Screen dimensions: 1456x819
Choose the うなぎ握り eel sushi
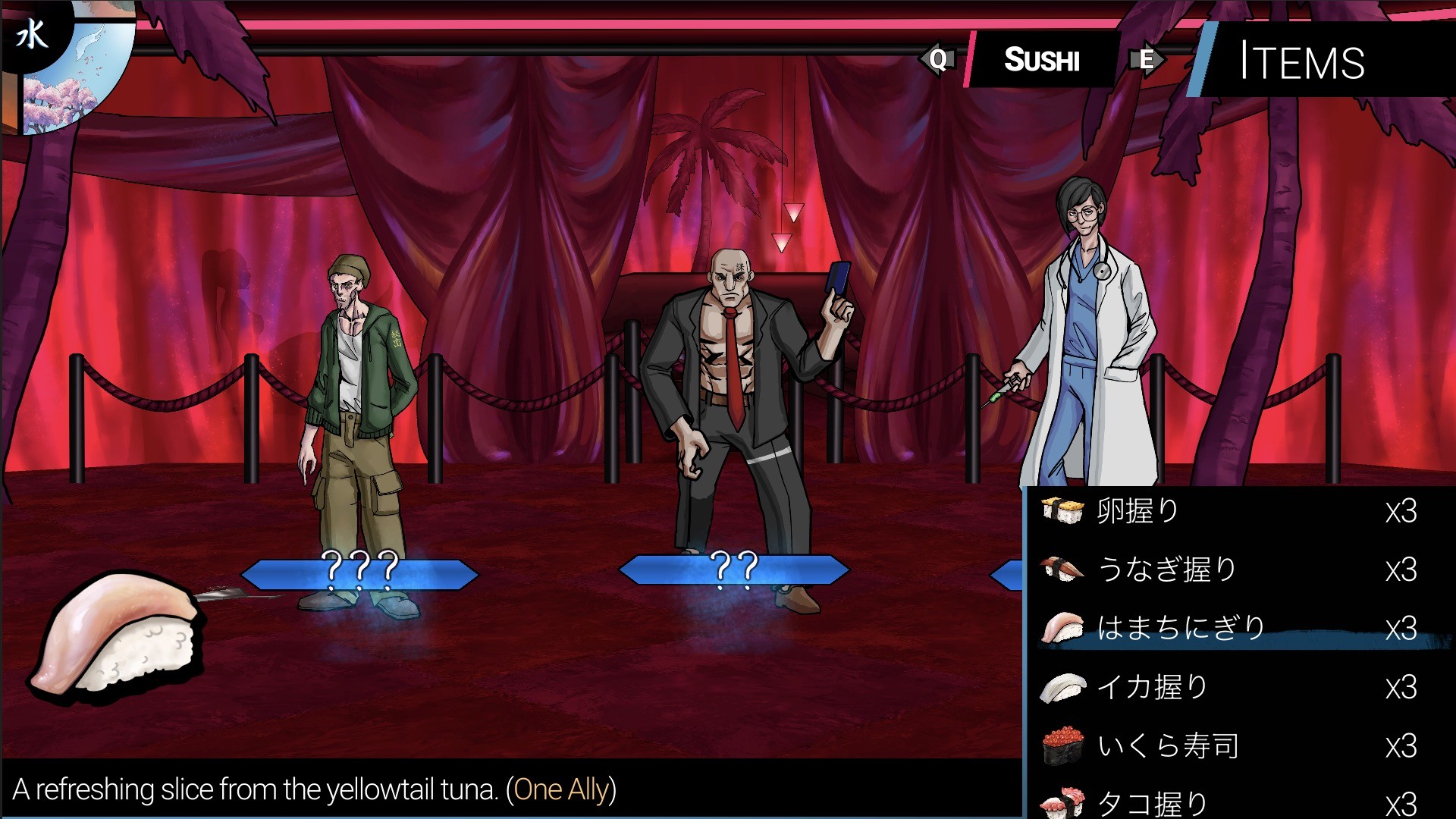1228,570
